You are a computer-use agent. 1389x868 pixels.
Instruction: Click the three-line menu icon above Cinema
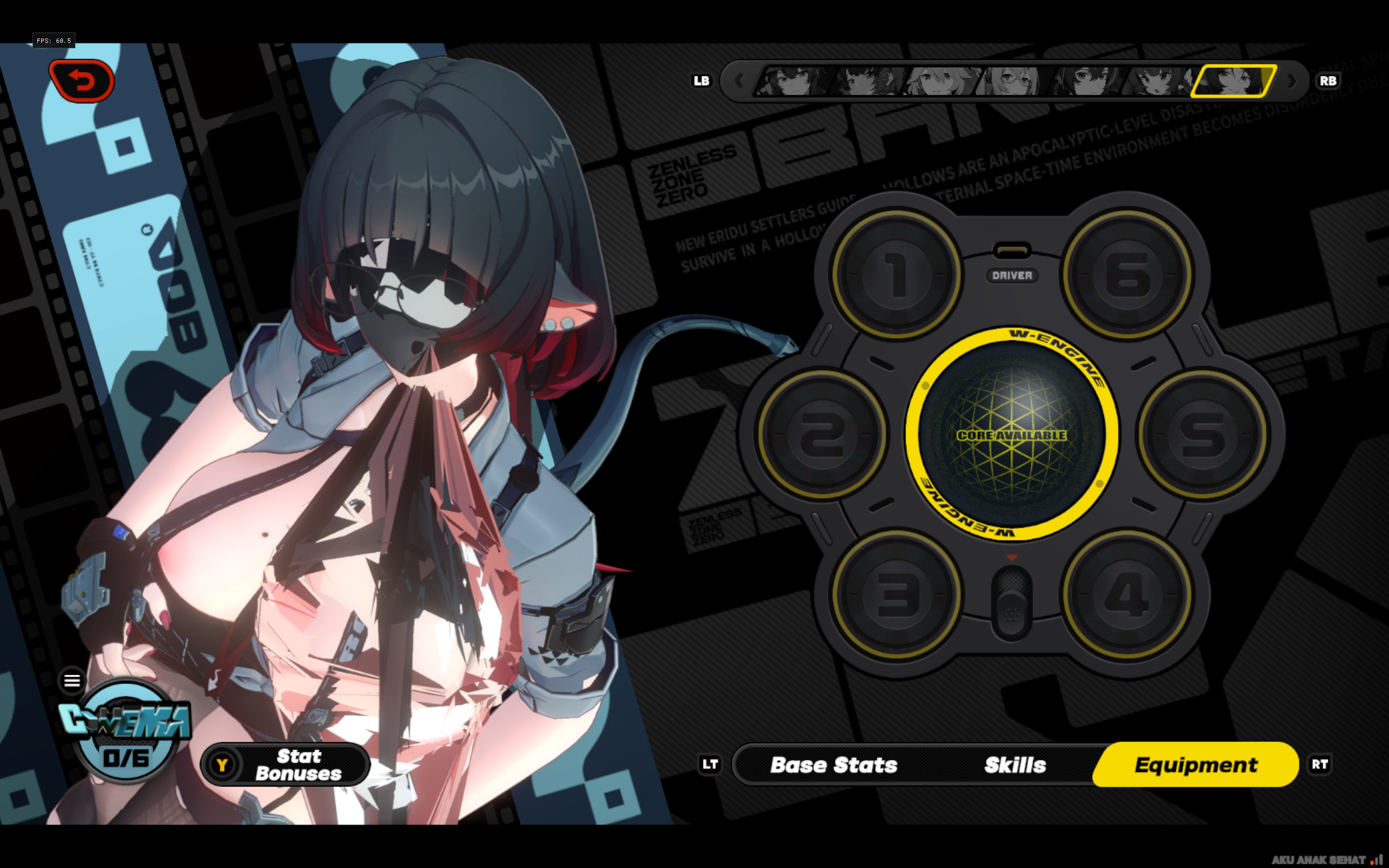click(x=72, y=681)
